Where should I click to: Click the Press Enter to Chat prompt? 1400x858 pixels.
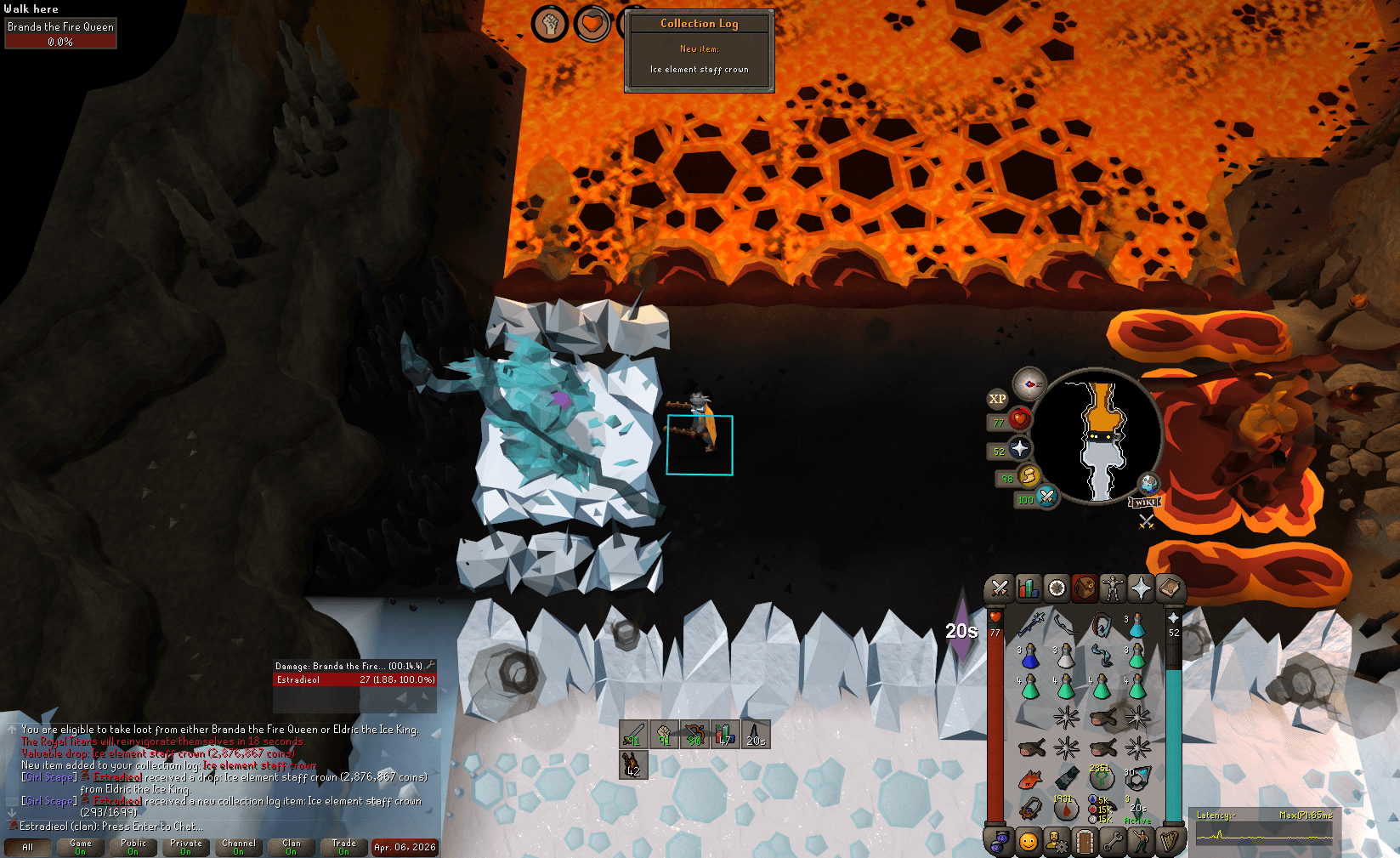pos(153,826)
